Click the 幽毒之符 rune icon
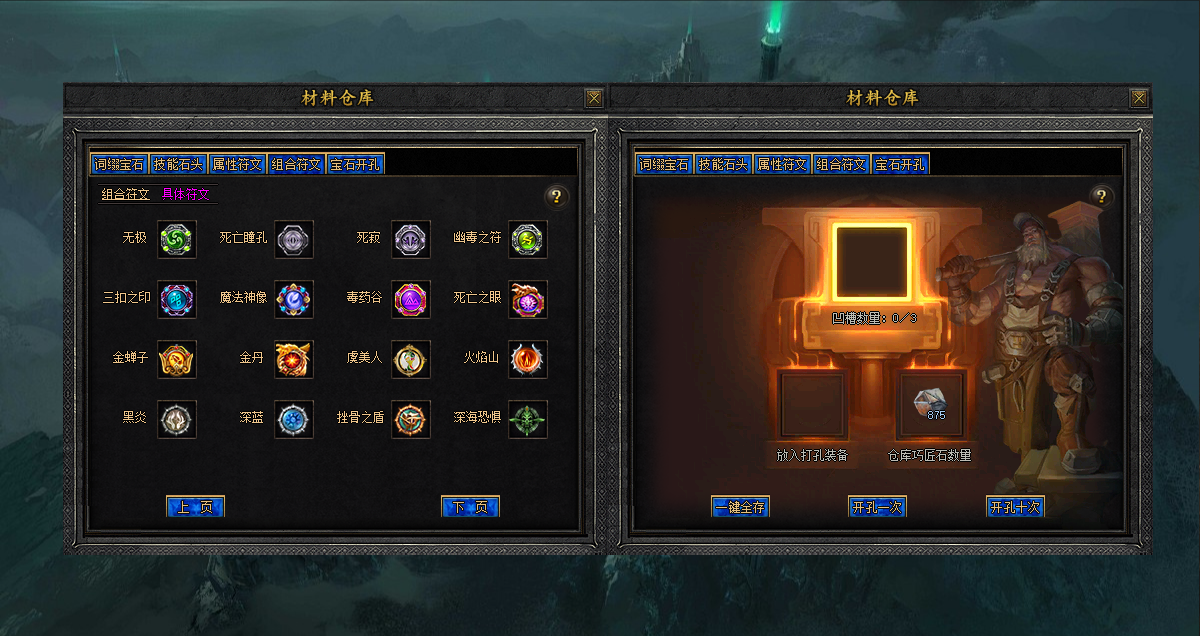The image size is (1200, 636). tap(528, 239)
